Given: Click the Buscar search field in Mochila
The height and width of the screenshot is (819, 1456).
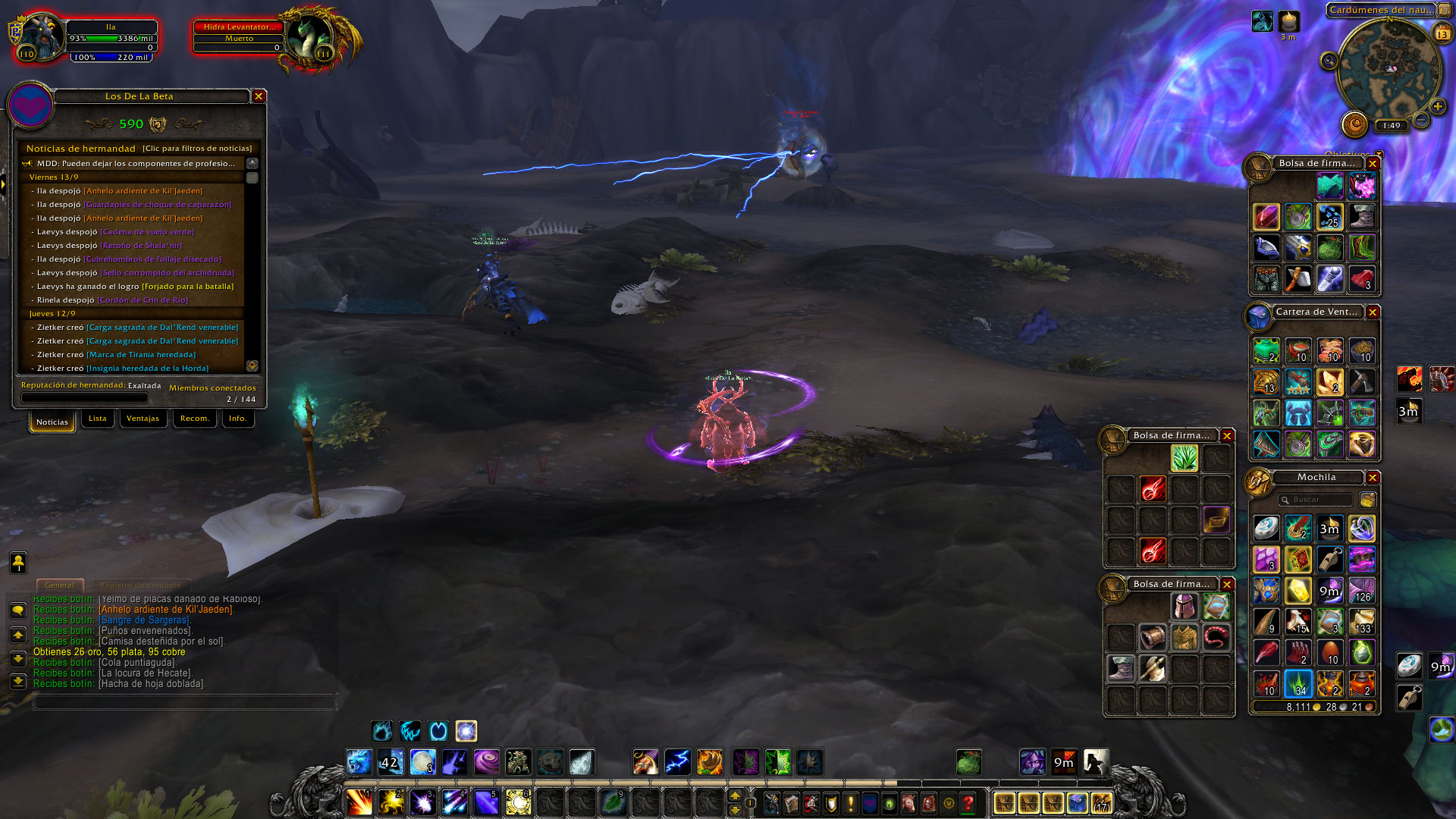Looking at the screenshot, I should pos(1316,500).
